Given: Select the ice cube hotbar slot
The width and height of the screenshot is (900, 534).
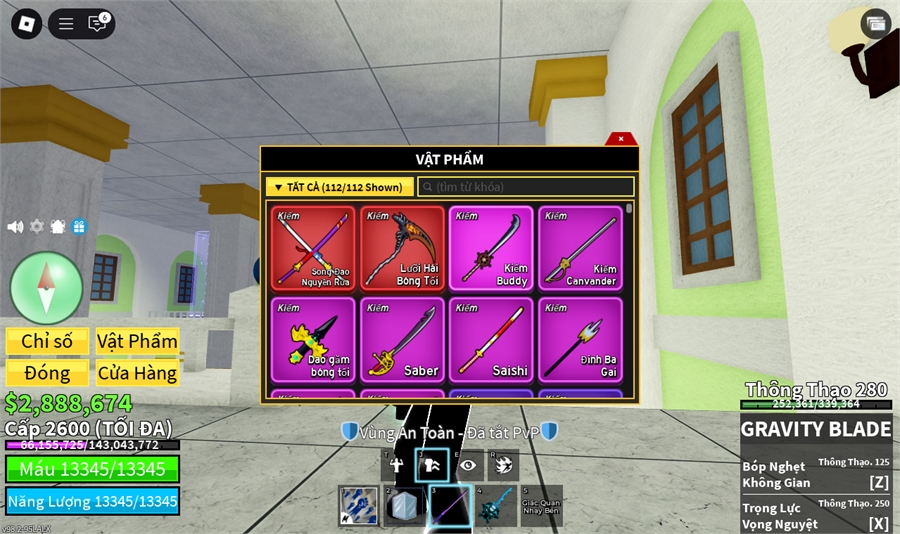Looking at the screenshot, I should pyautogui.click(x=403, y=506).
